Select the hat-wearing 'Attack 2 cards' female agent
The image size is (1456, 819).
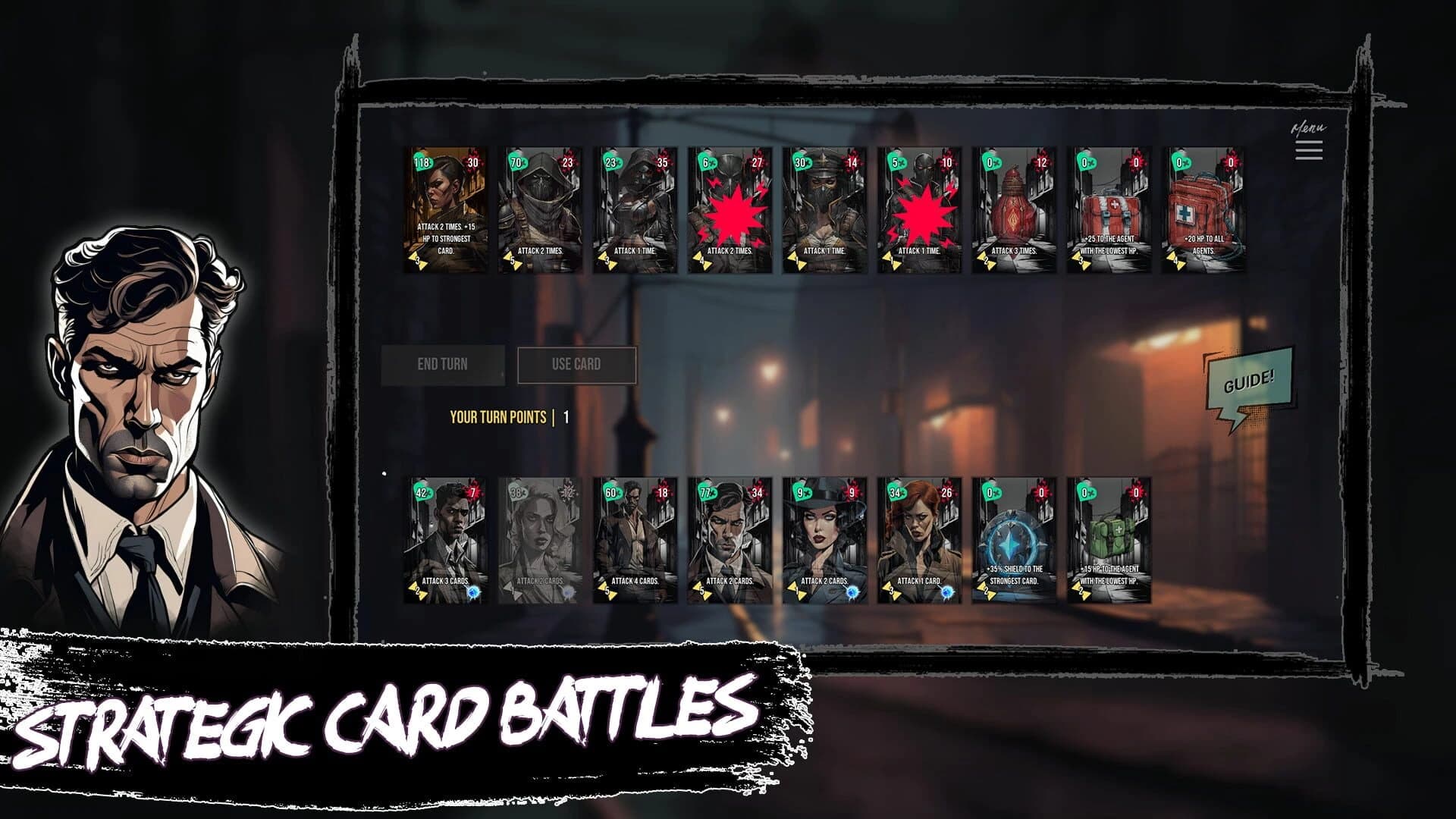824,538
